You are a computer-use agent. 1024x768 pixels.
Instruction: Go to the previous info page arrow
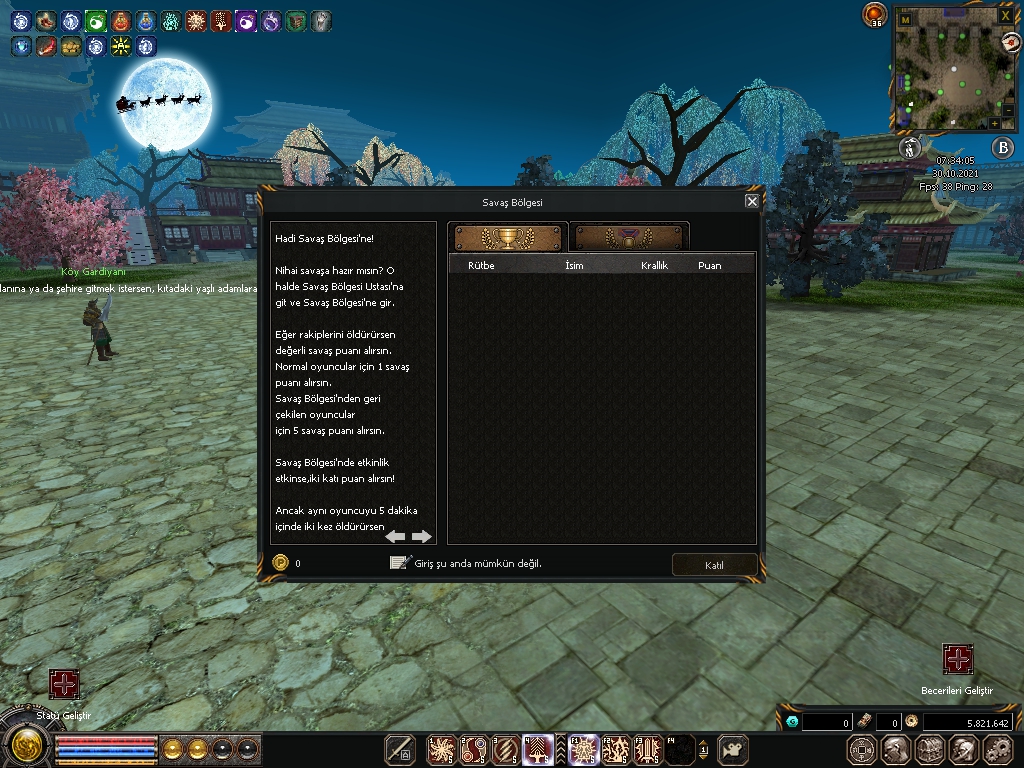pos(396,536)
